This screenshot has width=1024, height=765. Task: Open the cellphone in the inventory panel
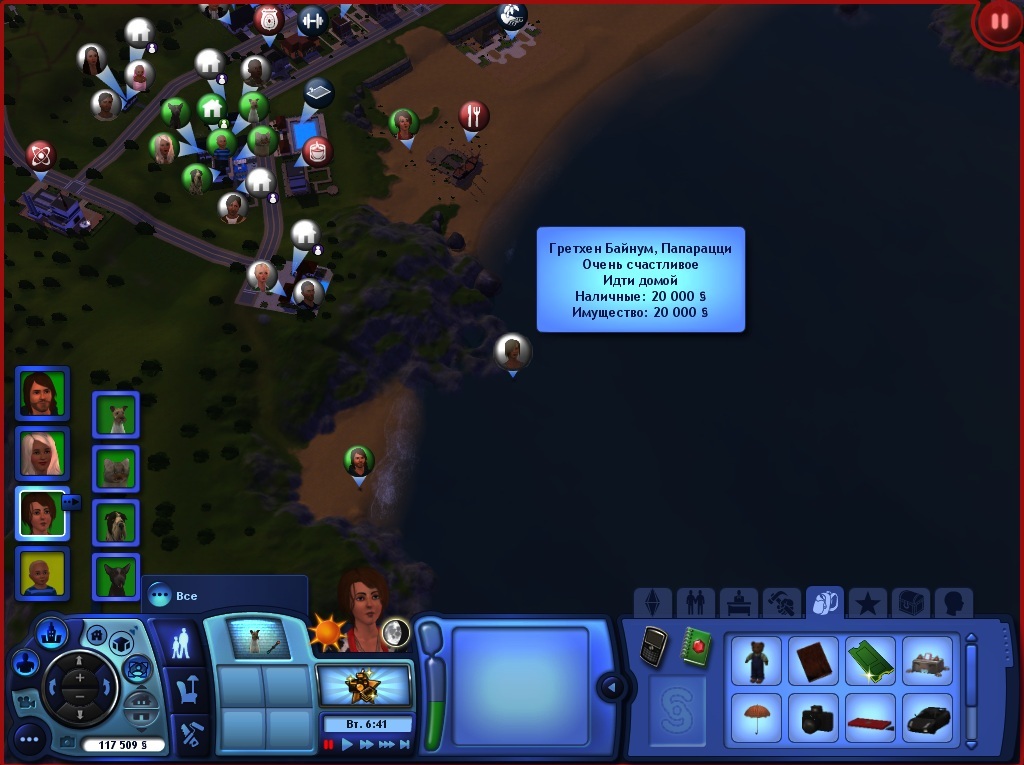click(654, 645)
